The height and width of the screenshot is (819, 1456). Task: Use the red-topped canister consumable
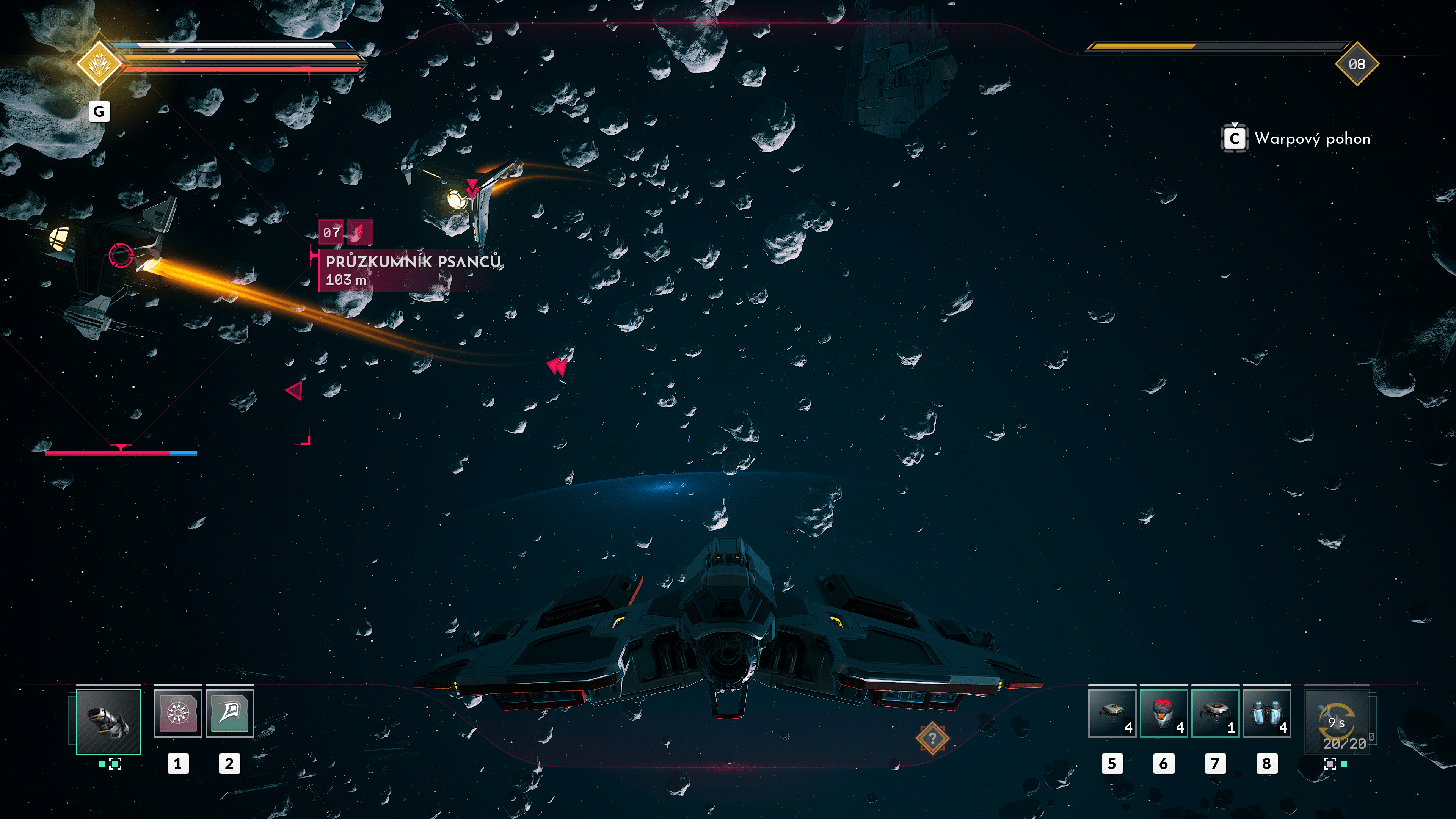click(1163, 713)
